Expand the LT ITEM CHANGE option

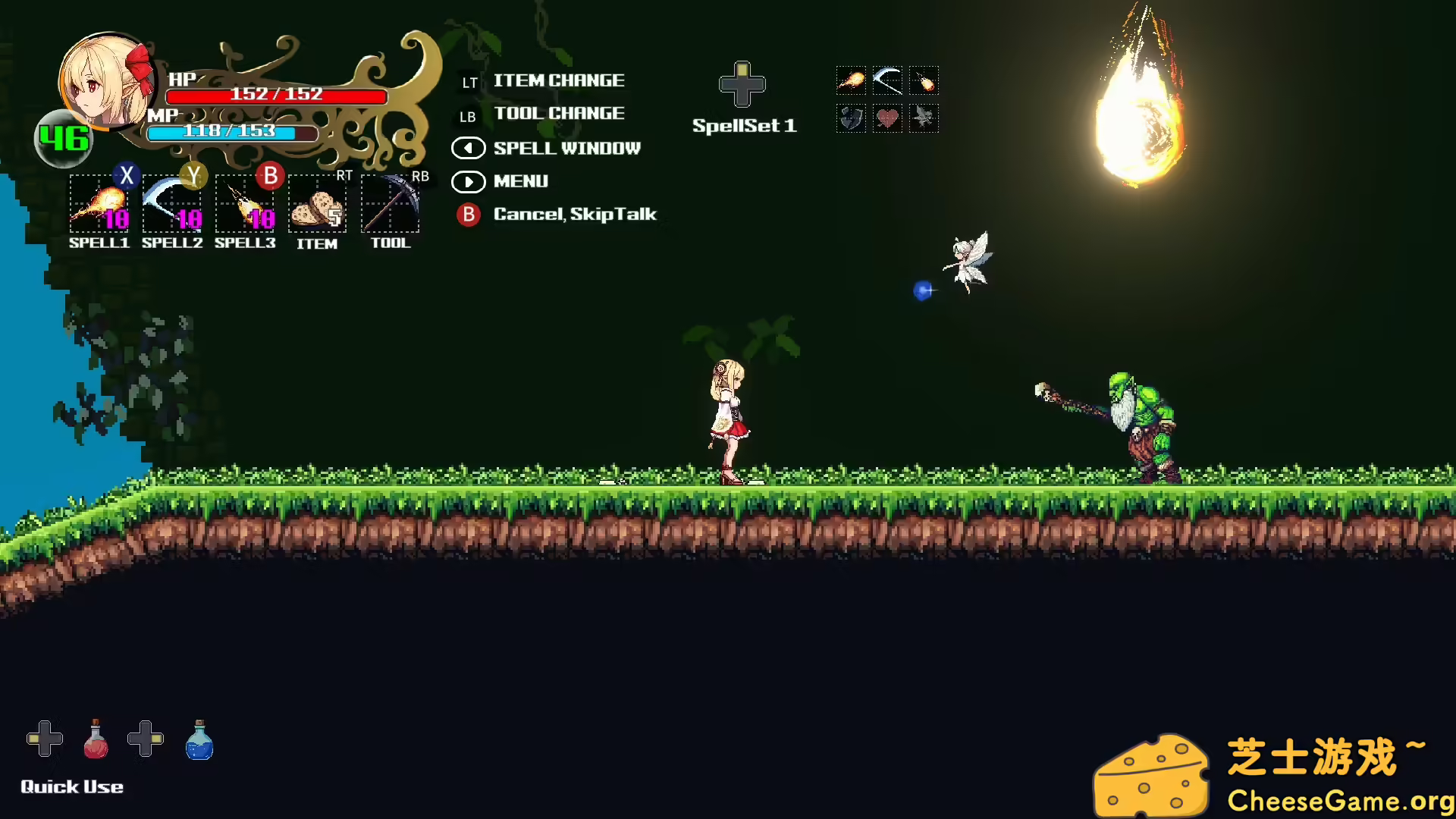(559, 80)
